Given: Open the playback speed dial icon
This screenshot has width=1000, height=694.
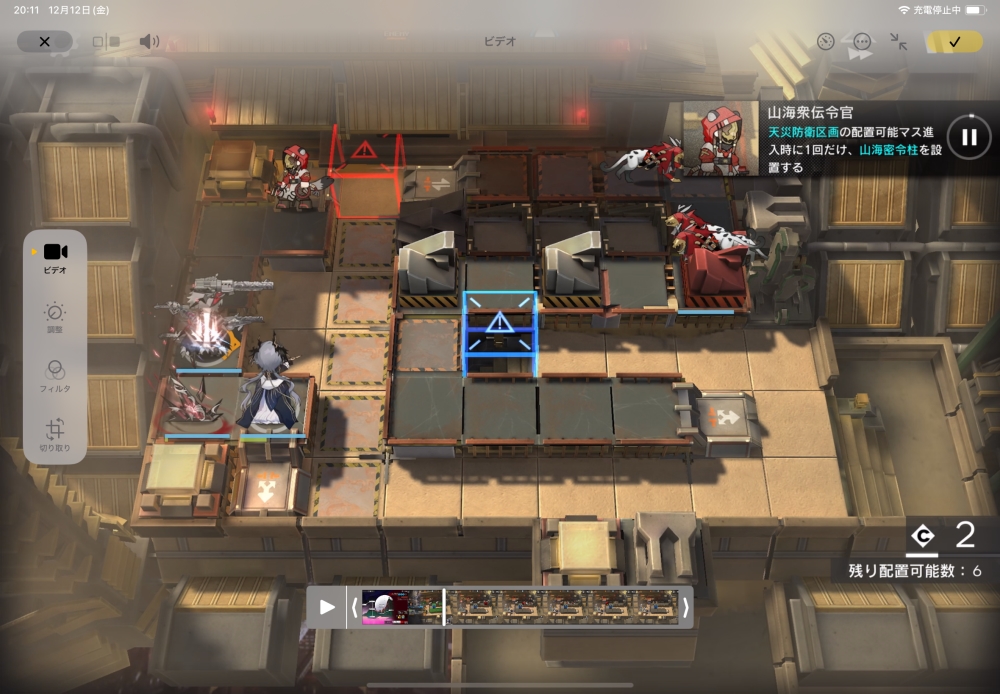Looking at the screenshot, I should pyautogui.click(x=825, y=42).
